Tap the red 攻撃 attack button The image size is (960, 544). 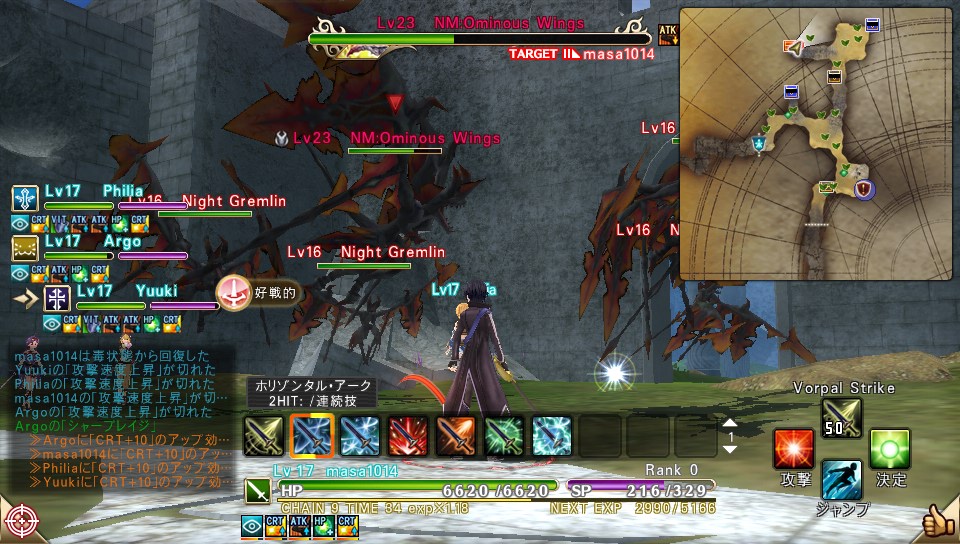794,449
